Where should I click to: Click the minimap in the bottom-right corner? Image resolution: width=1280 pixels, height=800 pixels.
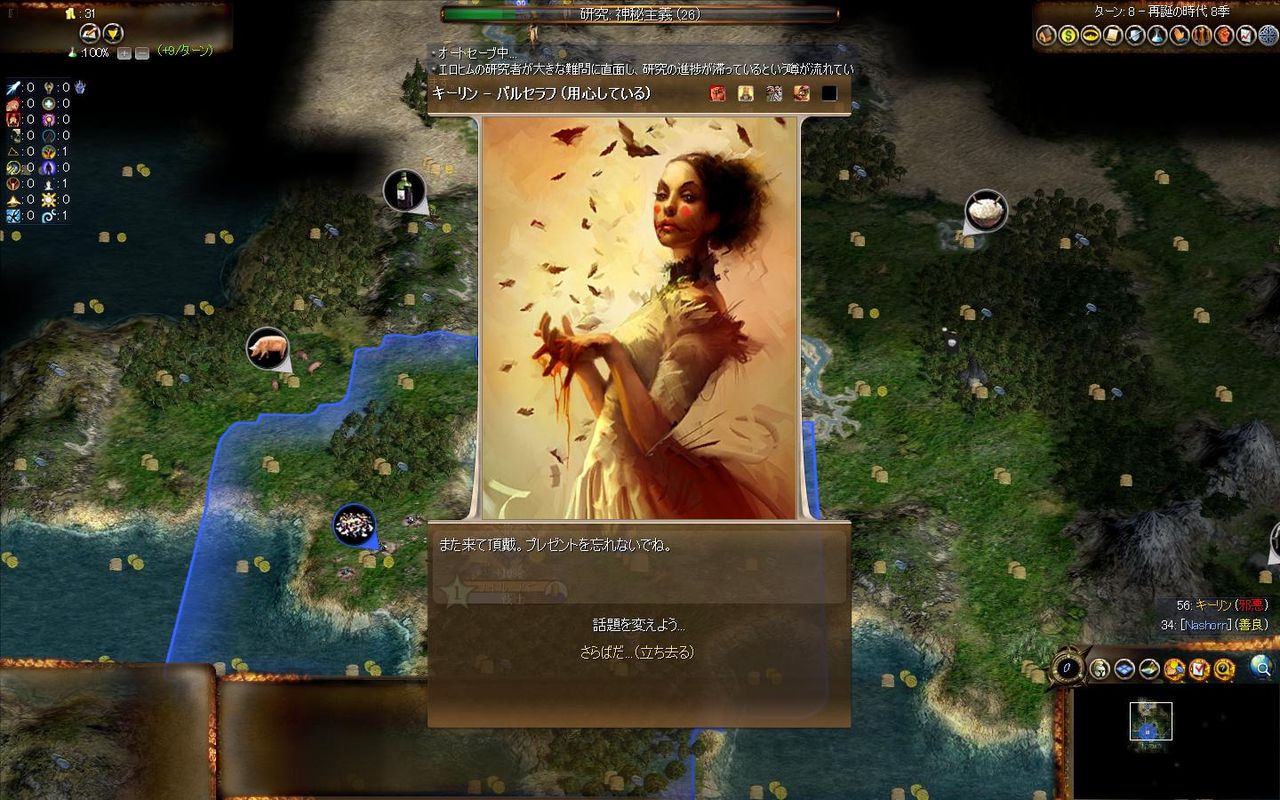coord(1150,720)
